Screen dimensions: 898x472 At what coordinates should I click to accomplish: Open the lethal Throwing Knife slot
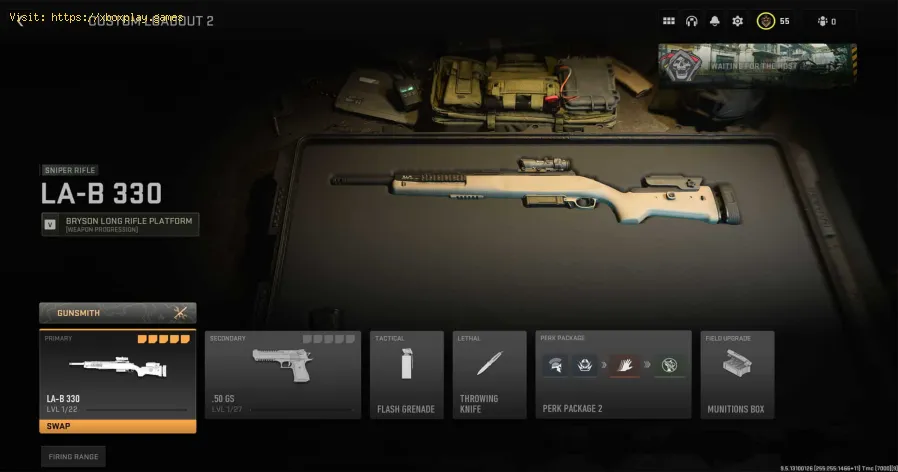tap(489, 375)
